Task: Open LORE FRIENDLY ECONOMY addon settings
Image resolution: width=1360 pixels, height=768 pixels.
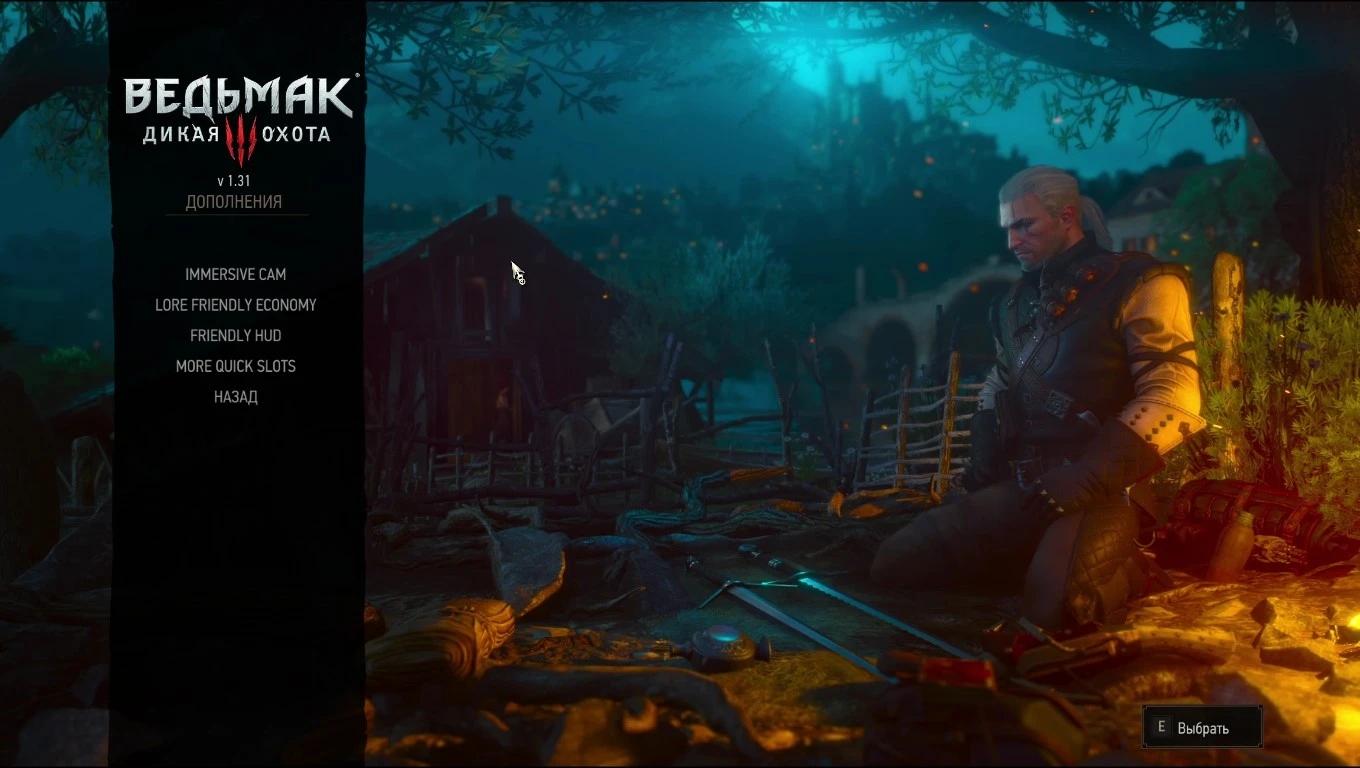Action: [x=235, y=305]
